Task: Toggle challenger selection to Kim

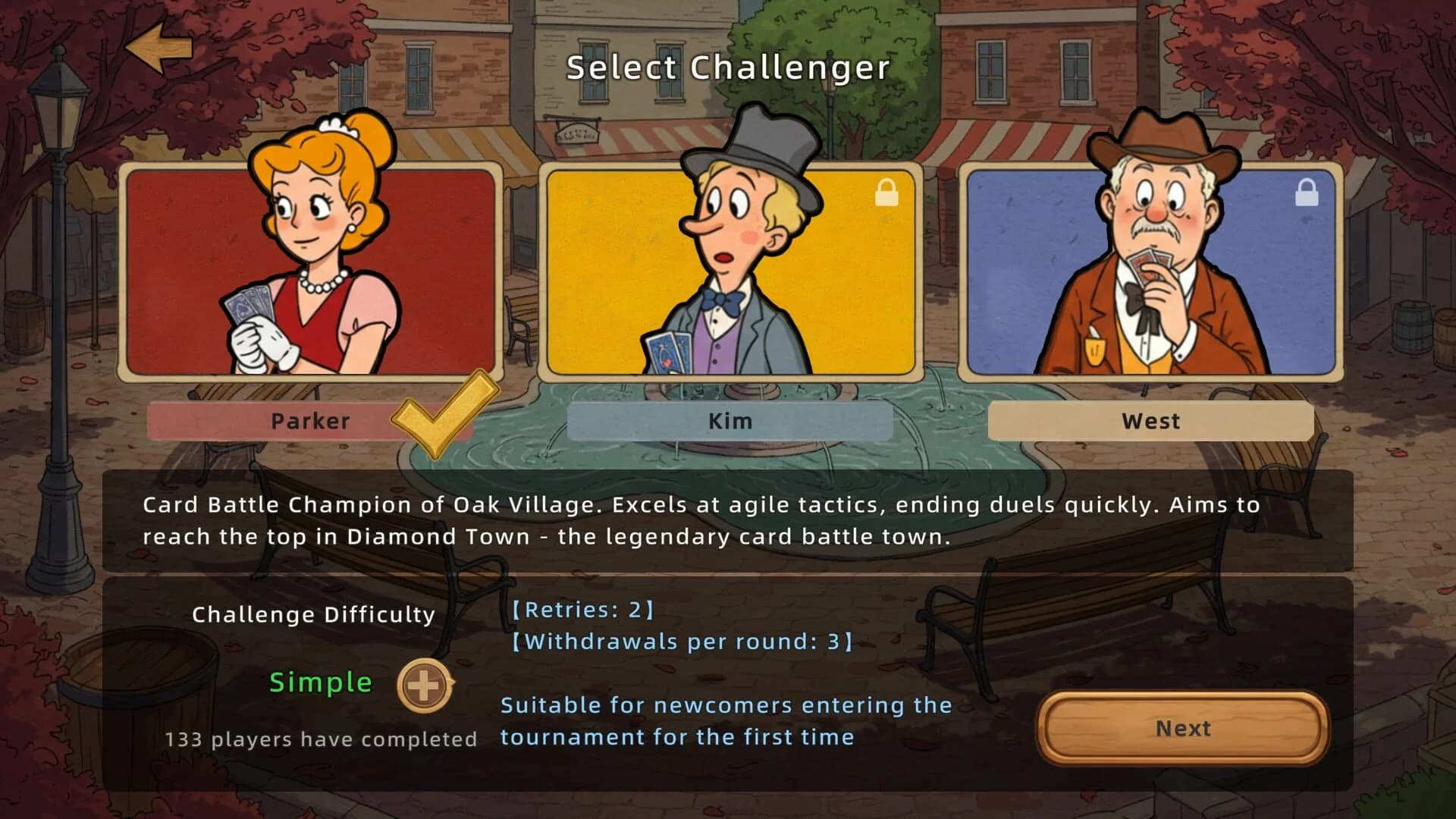Action: [x=728, y=269]
